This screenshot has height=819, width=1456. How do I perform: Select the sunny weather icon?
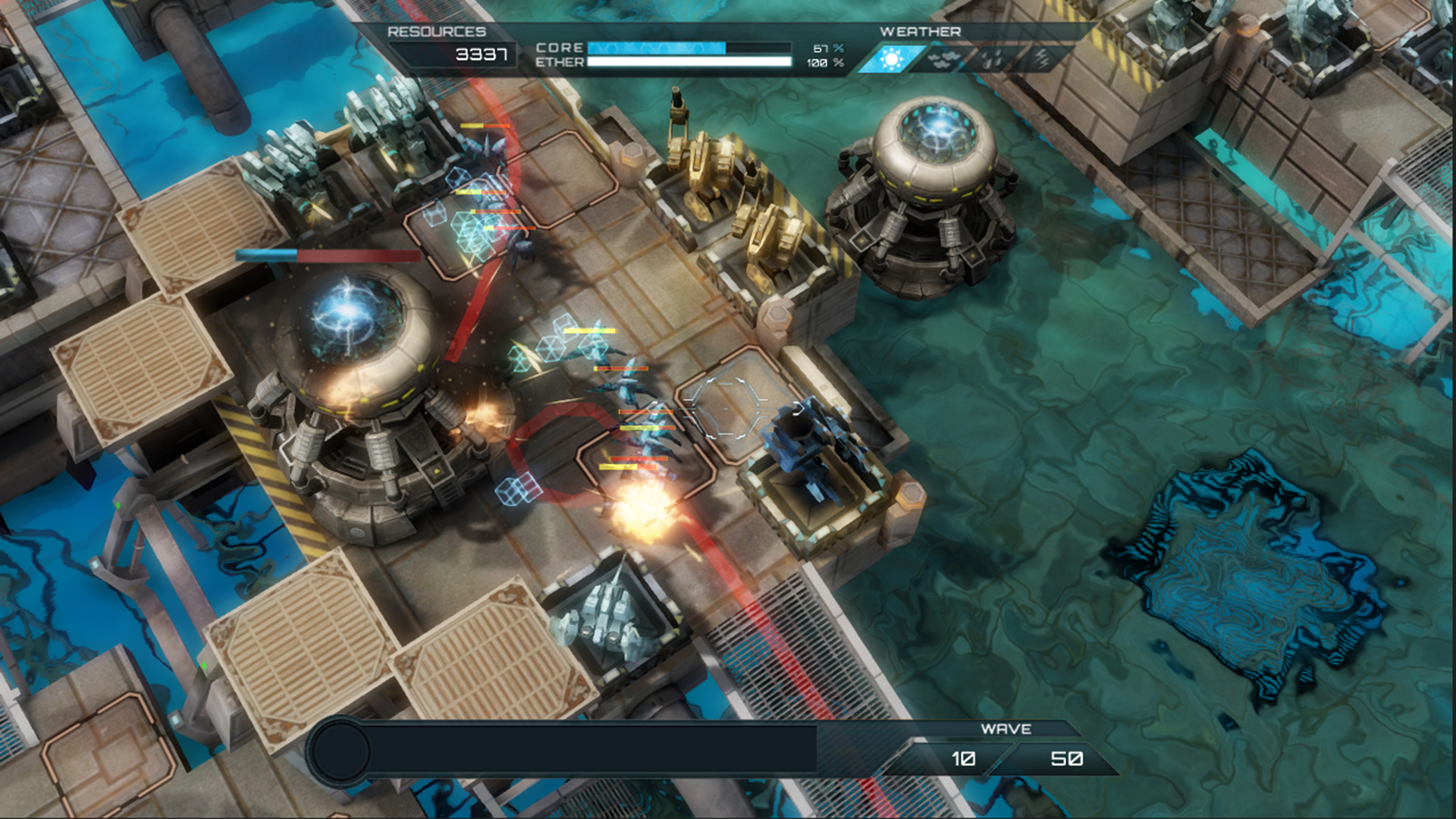click(x=893, y=58)
